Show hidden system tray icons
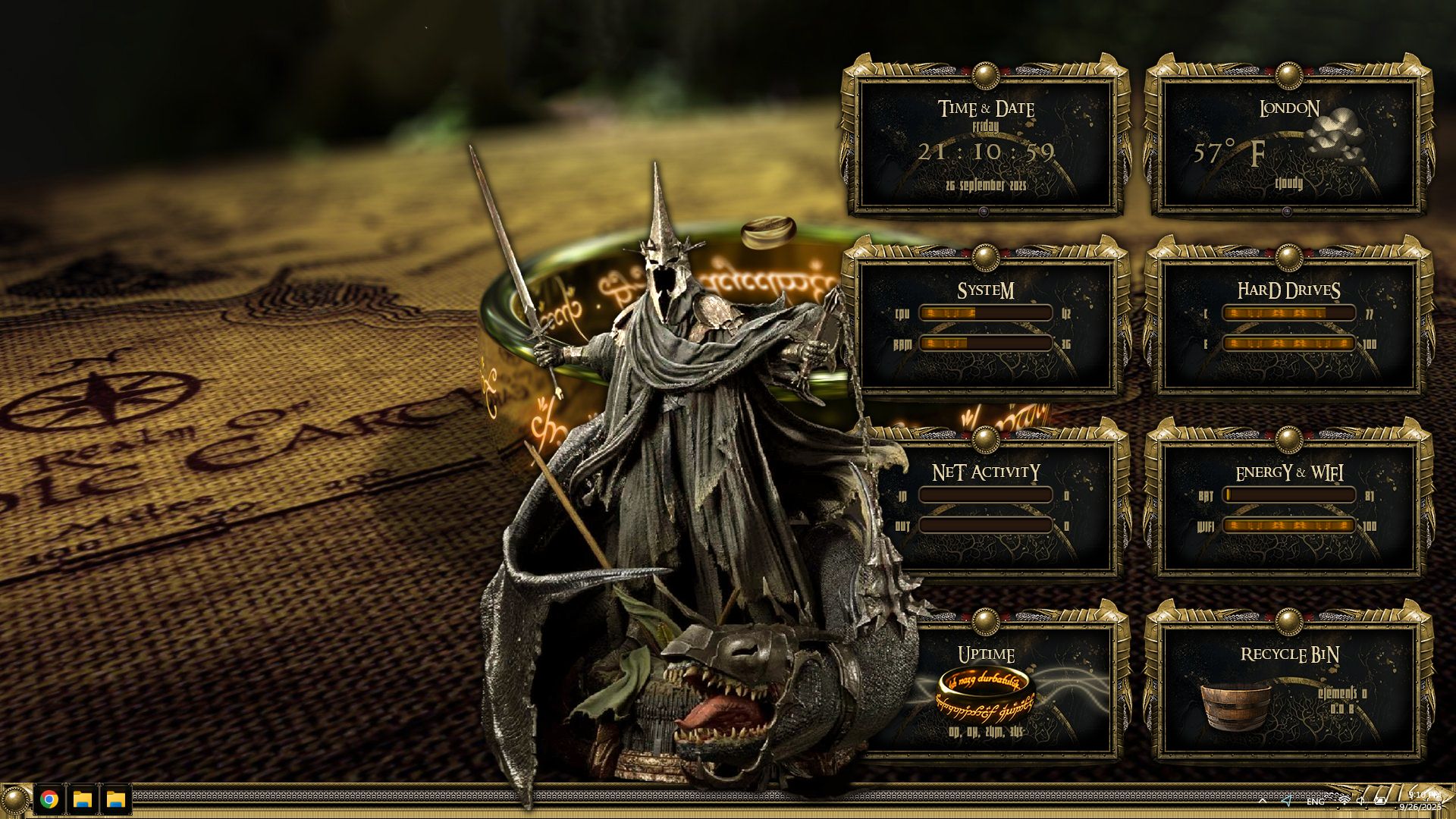 tap(1262, 801)
